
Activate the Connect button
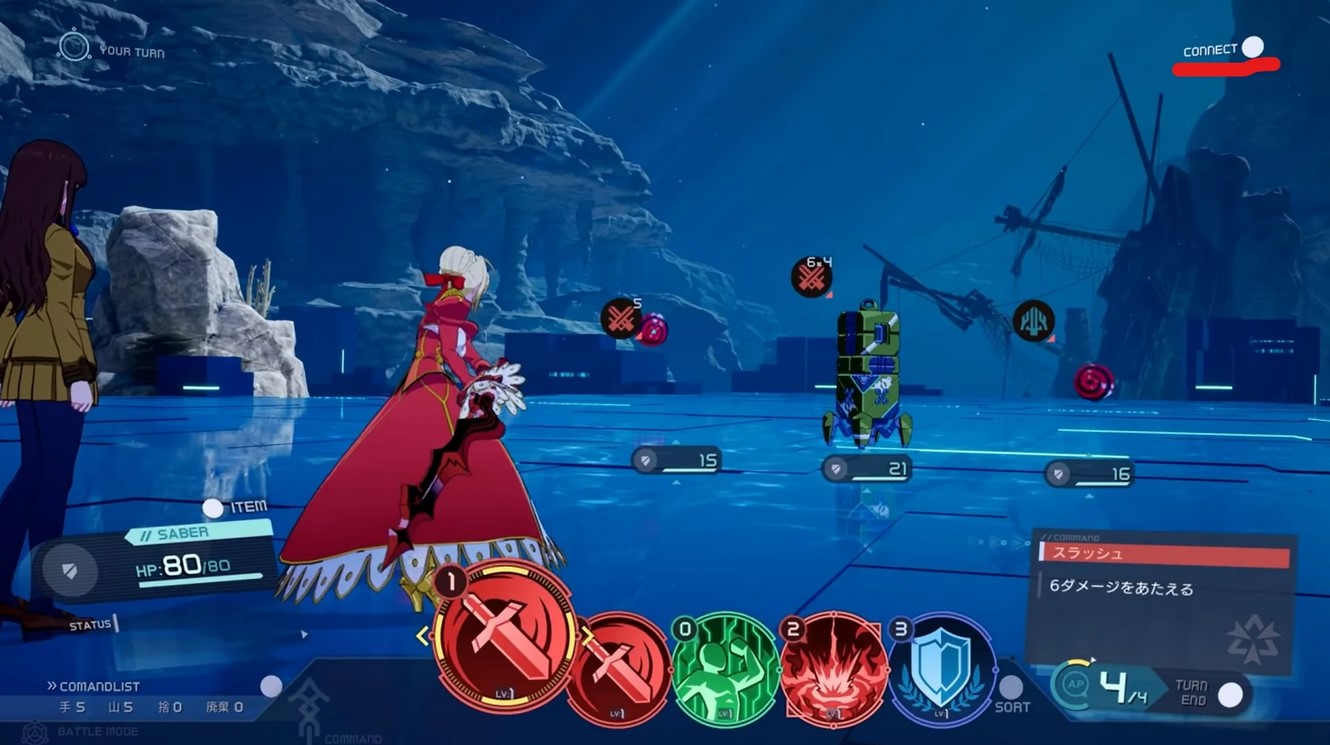click(1252, 47)
